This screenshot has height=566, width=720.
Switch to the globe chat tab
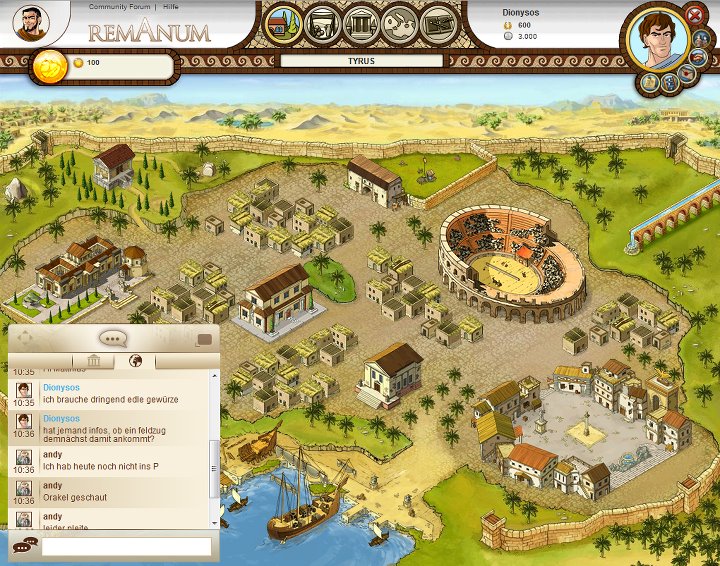pyautogui.click(x=135, y=361)
